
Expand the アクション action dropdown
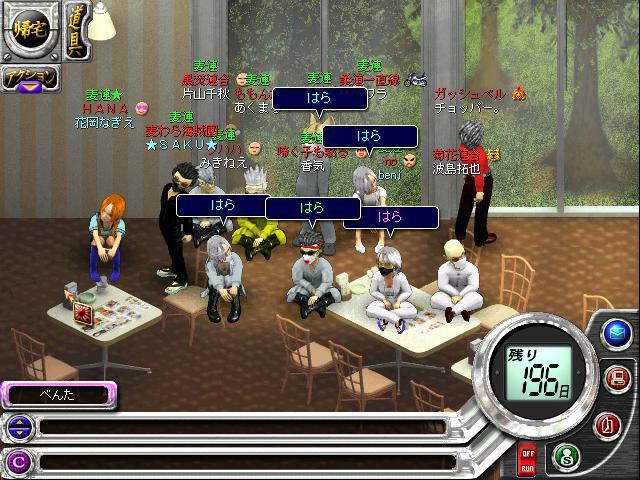(28, 79)
